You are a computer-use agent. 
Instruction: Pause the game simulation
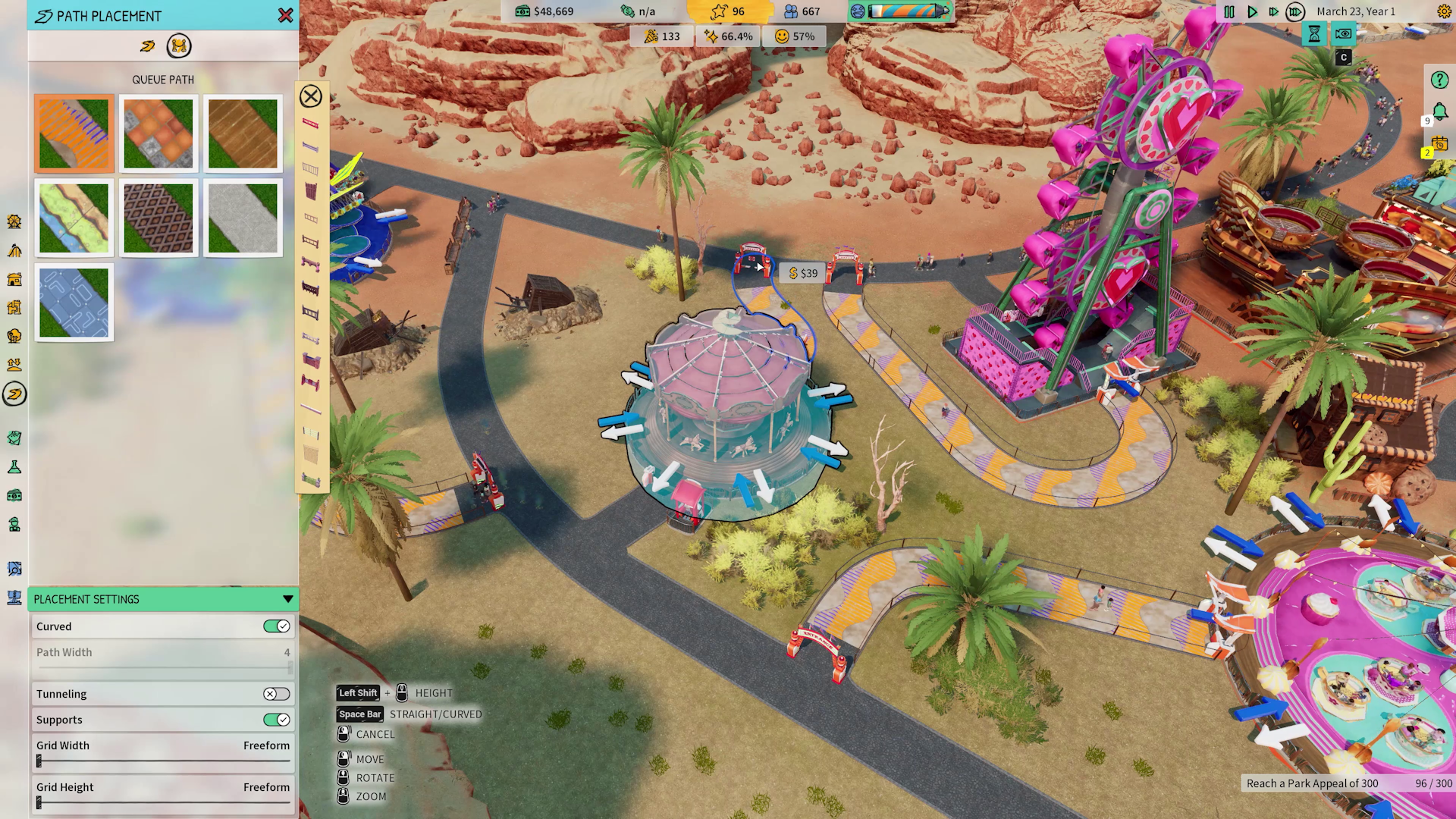pos(1228,11)
